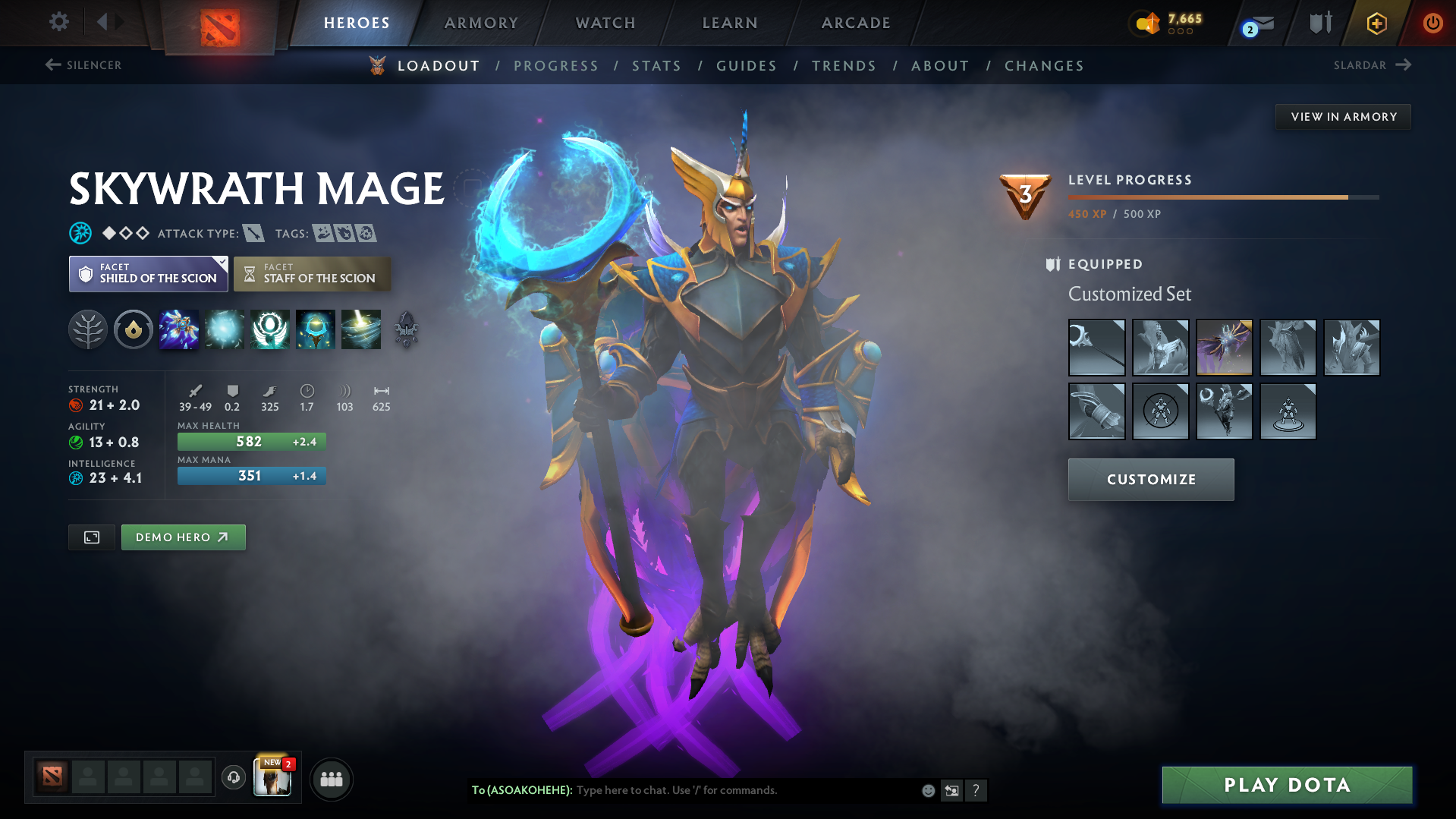This screenshot has width=1456, height=819.
Task: Click the DEMO HERO button
Action: tap(183, 537)
